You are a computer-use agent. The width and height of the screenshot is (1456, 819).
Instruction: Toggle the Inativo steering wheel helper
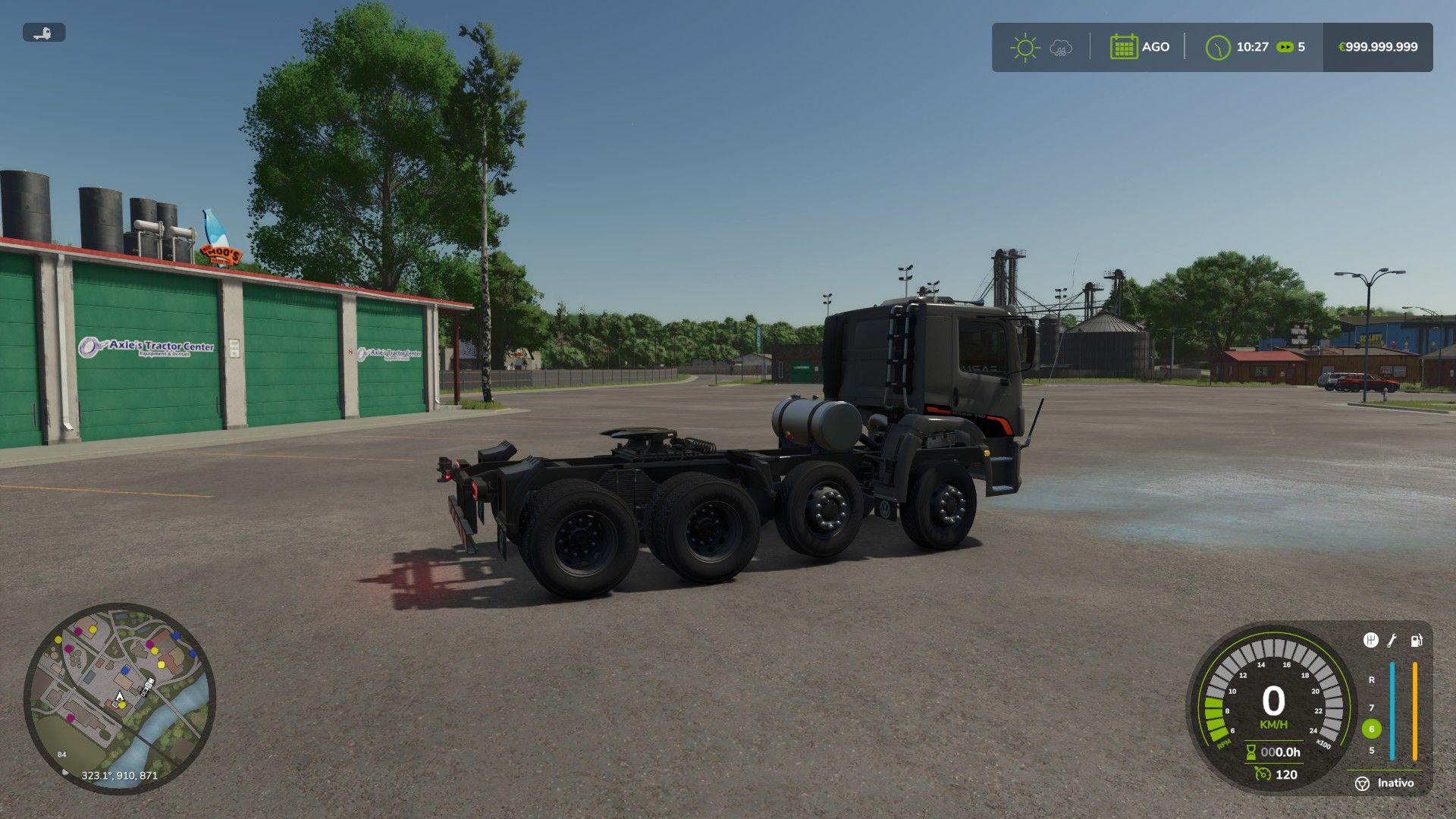point(1363,783)
